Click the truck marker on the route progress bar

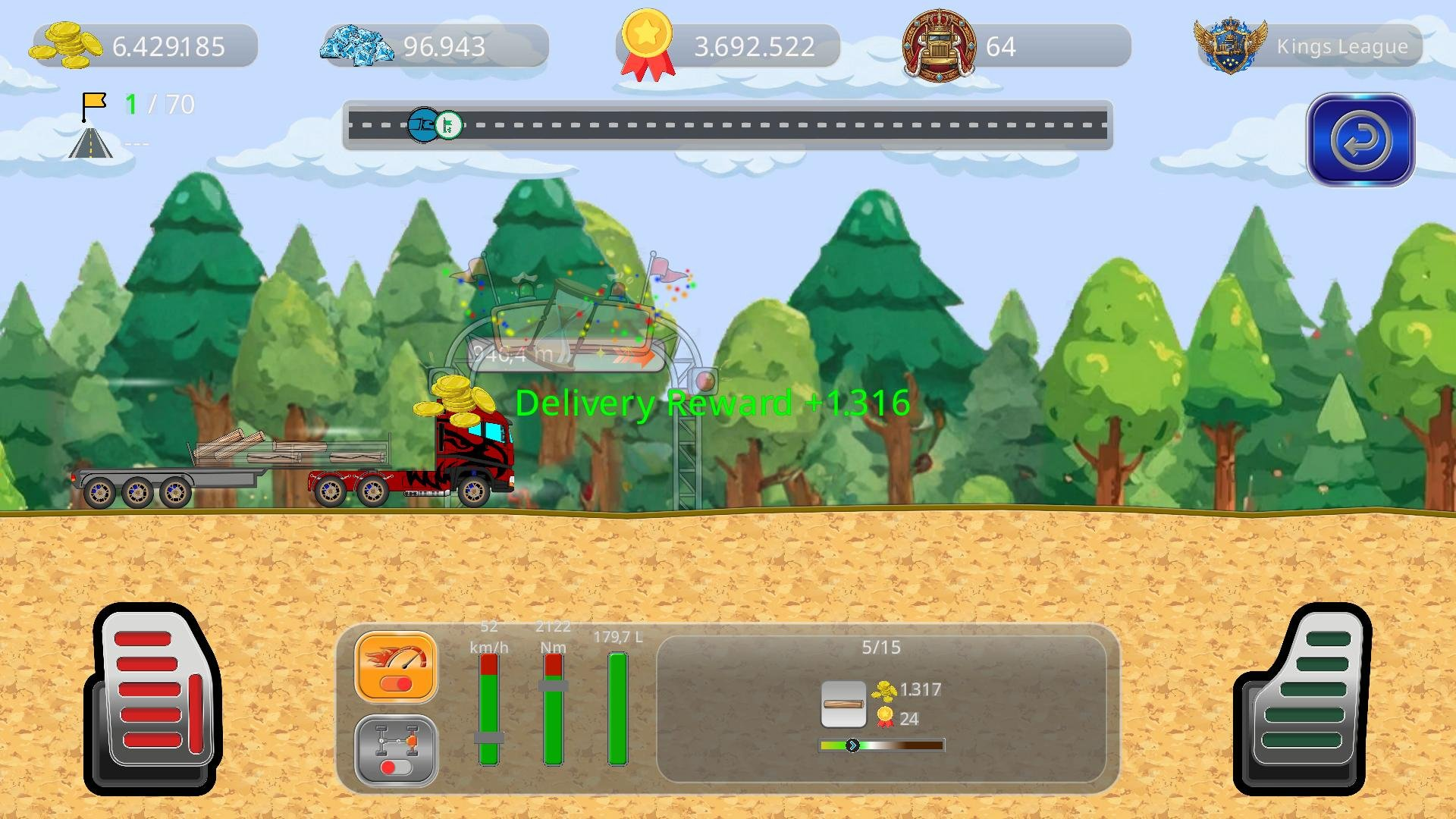coord(423,126)
